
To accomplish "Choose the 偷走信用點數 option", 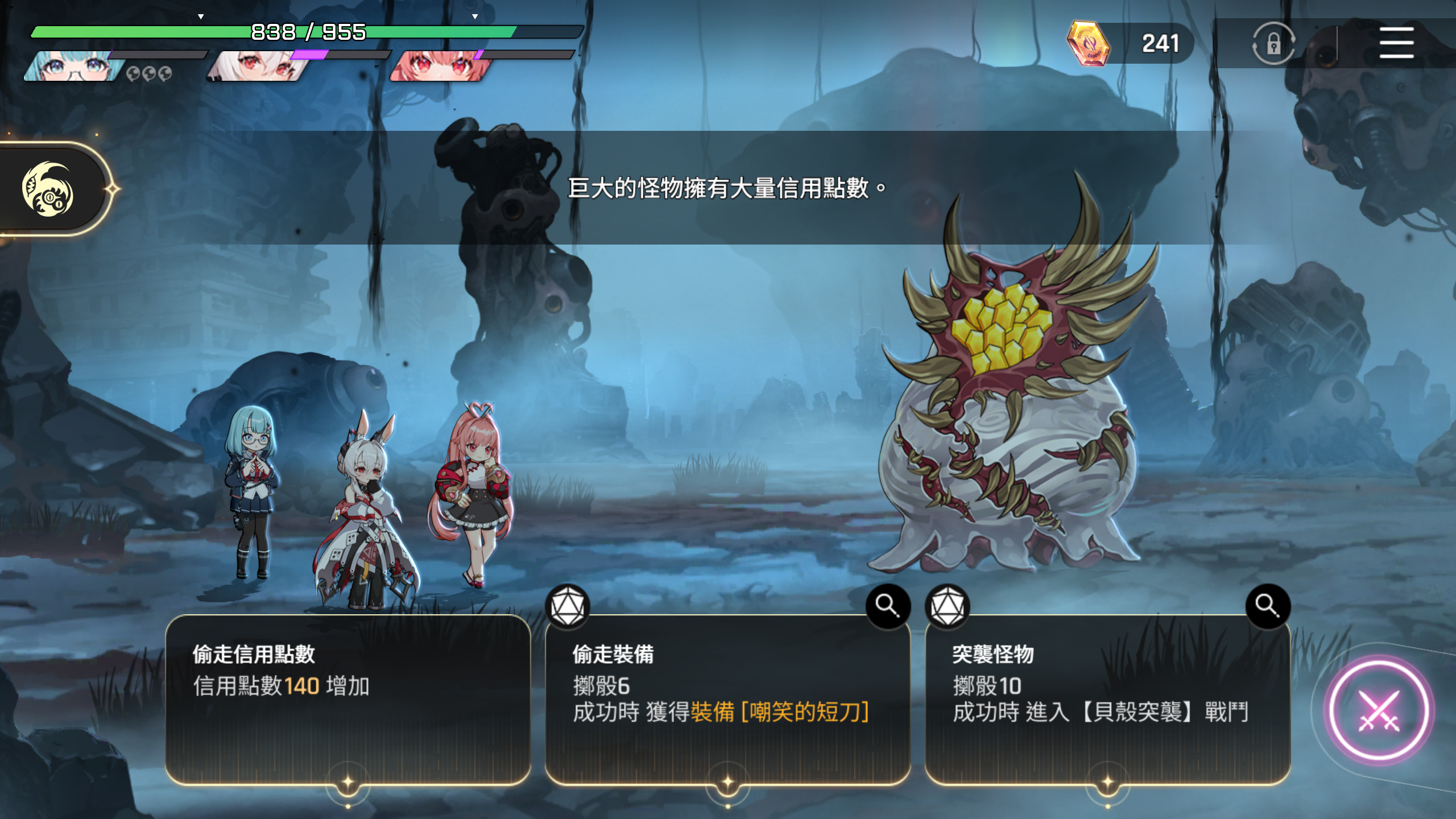I will pyautogui.click(x=348, y=700).
